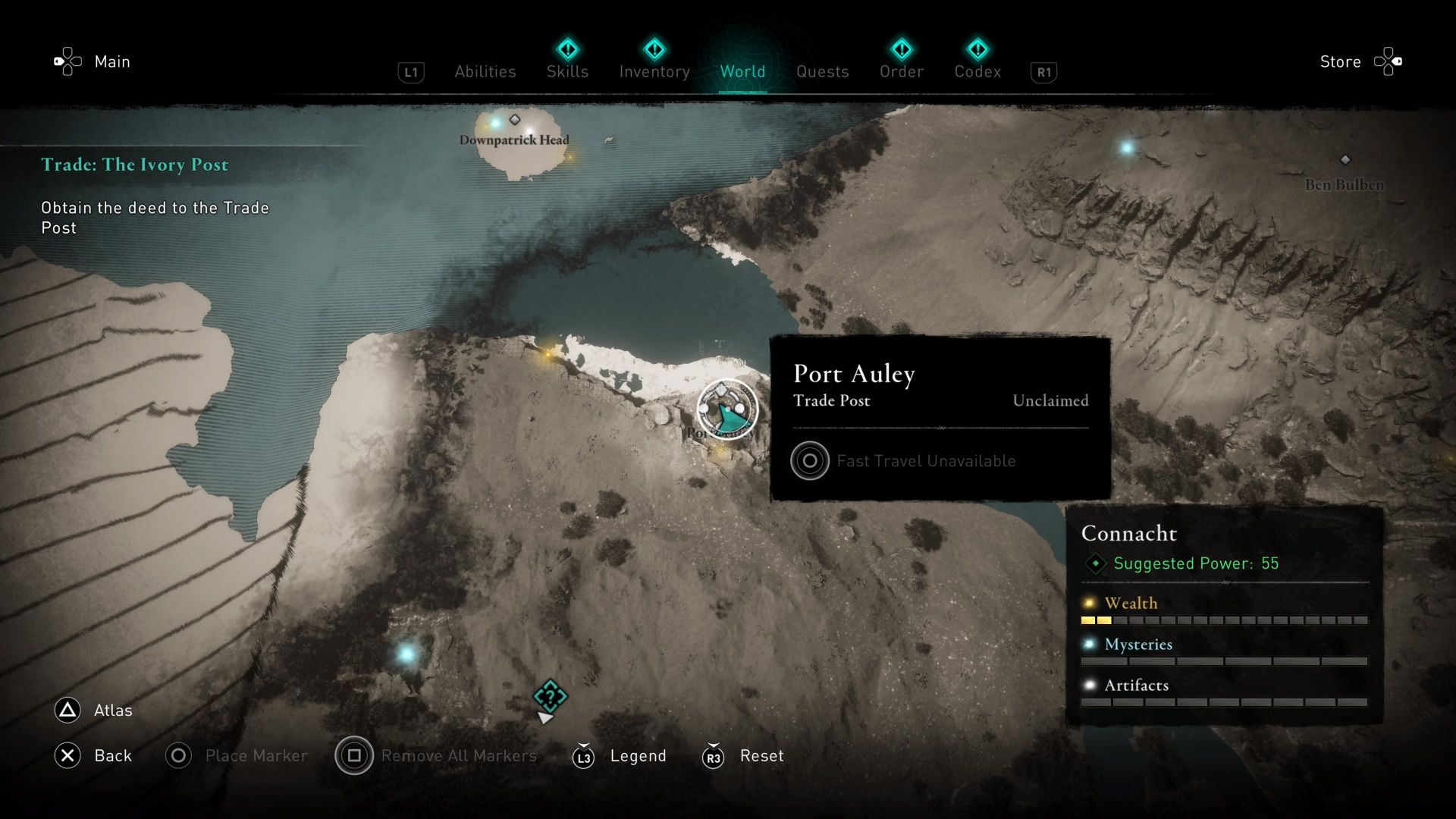Select the Port Auley trade post icon
Image resolution: width=1456 pixels, height=819 pixels.
click(726, 409)
